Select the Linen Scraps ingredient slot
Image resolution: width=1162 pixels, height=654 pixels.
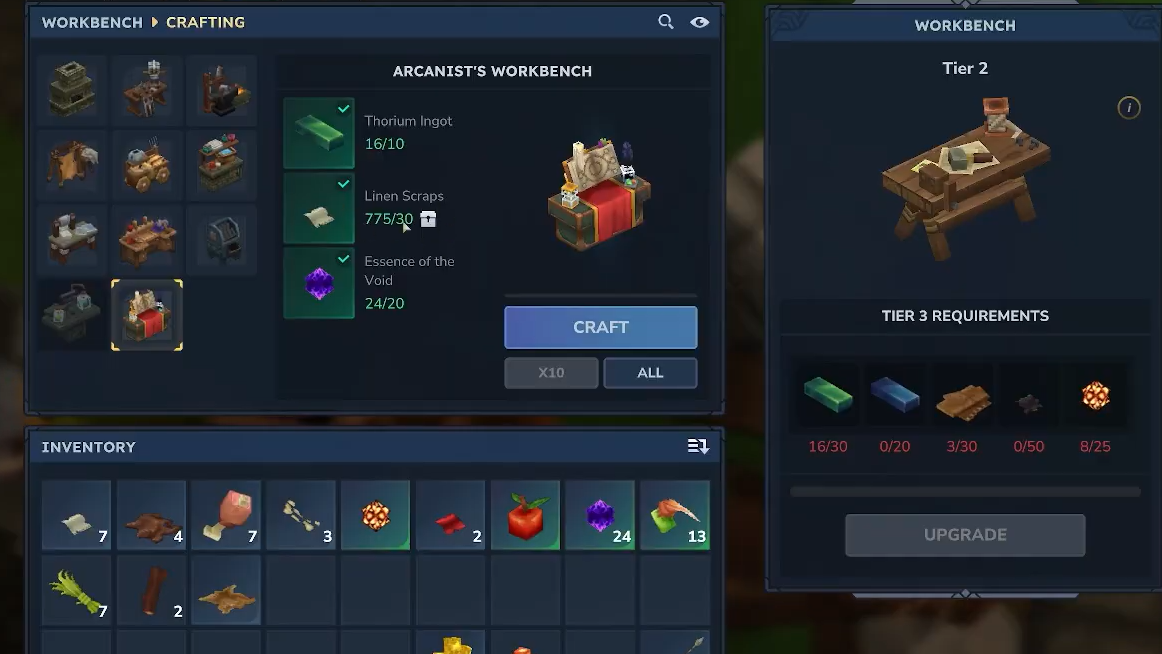click(x=319, y=208)
